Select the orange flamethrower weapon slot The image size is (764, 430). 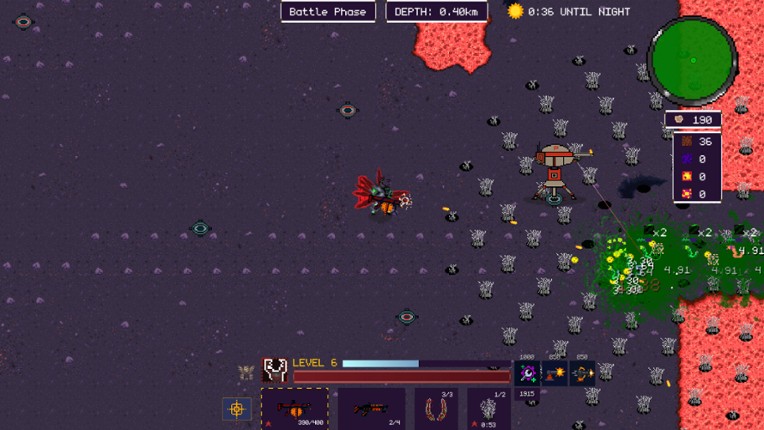(x=294, y=408)
